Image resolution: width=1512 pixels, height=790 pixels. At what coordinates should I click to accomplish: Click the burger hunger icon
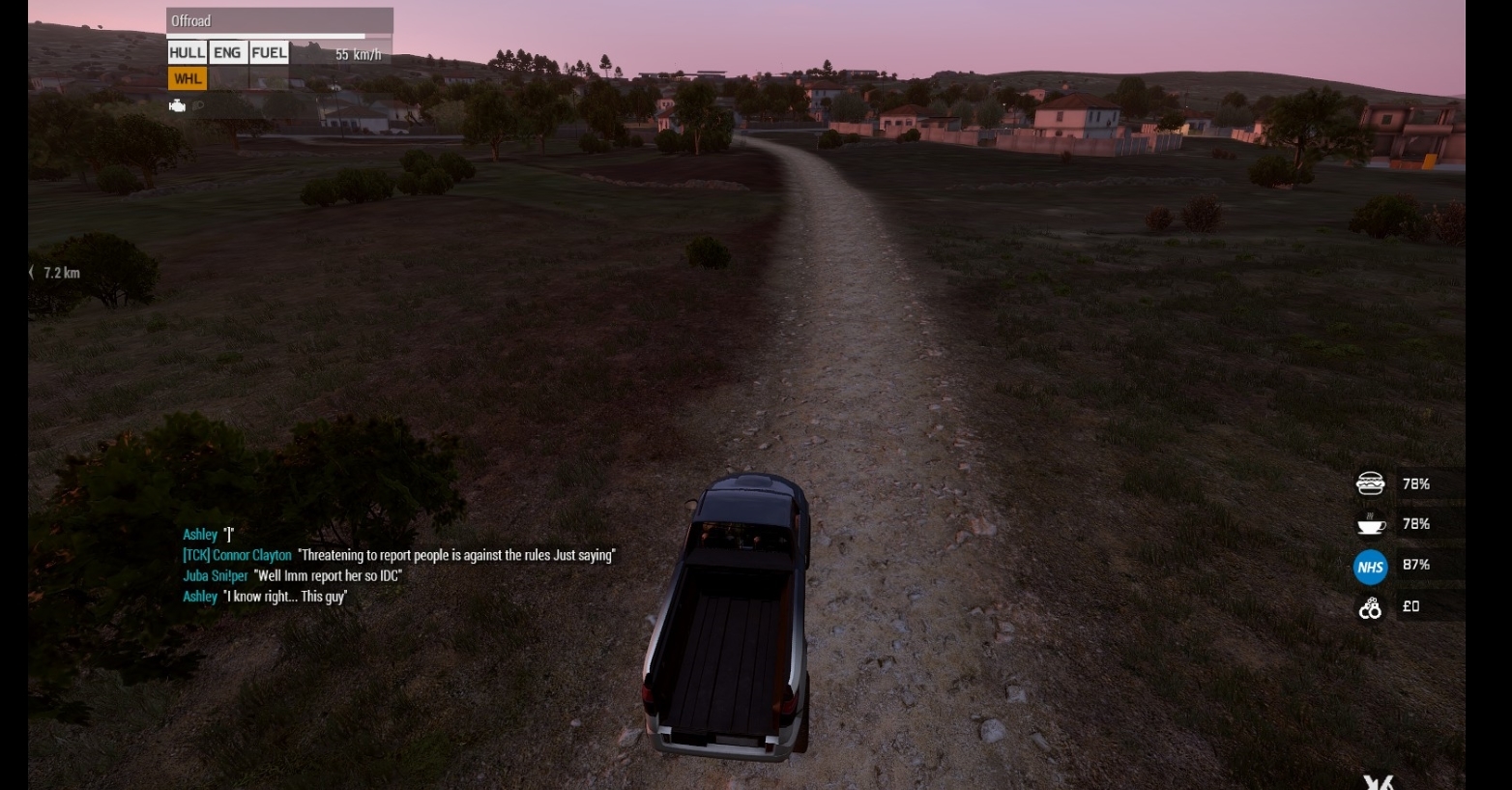[x=1371, y=483]
